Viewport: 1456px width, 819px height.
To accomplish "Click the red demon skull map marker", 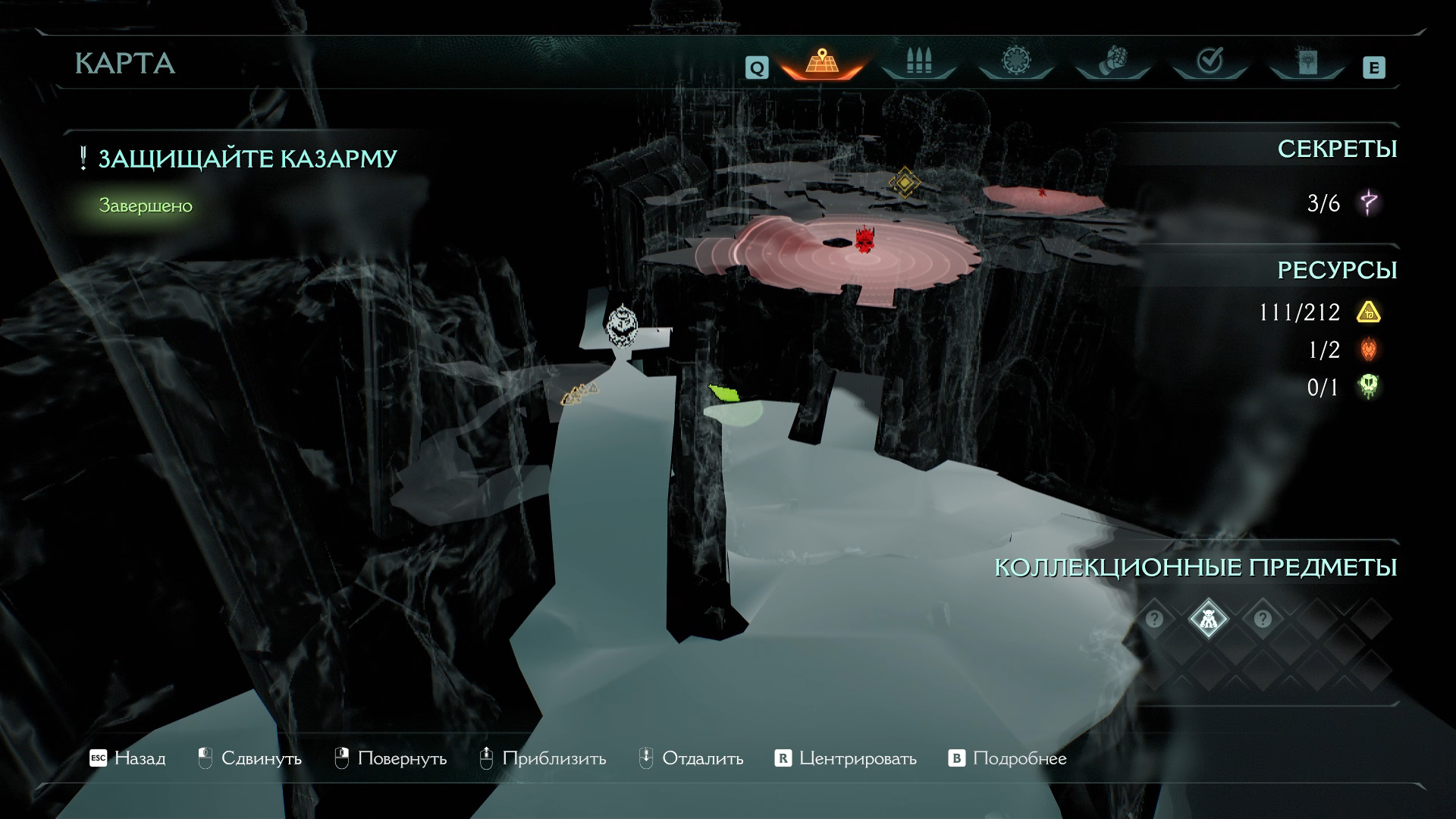I will (864, 240).
